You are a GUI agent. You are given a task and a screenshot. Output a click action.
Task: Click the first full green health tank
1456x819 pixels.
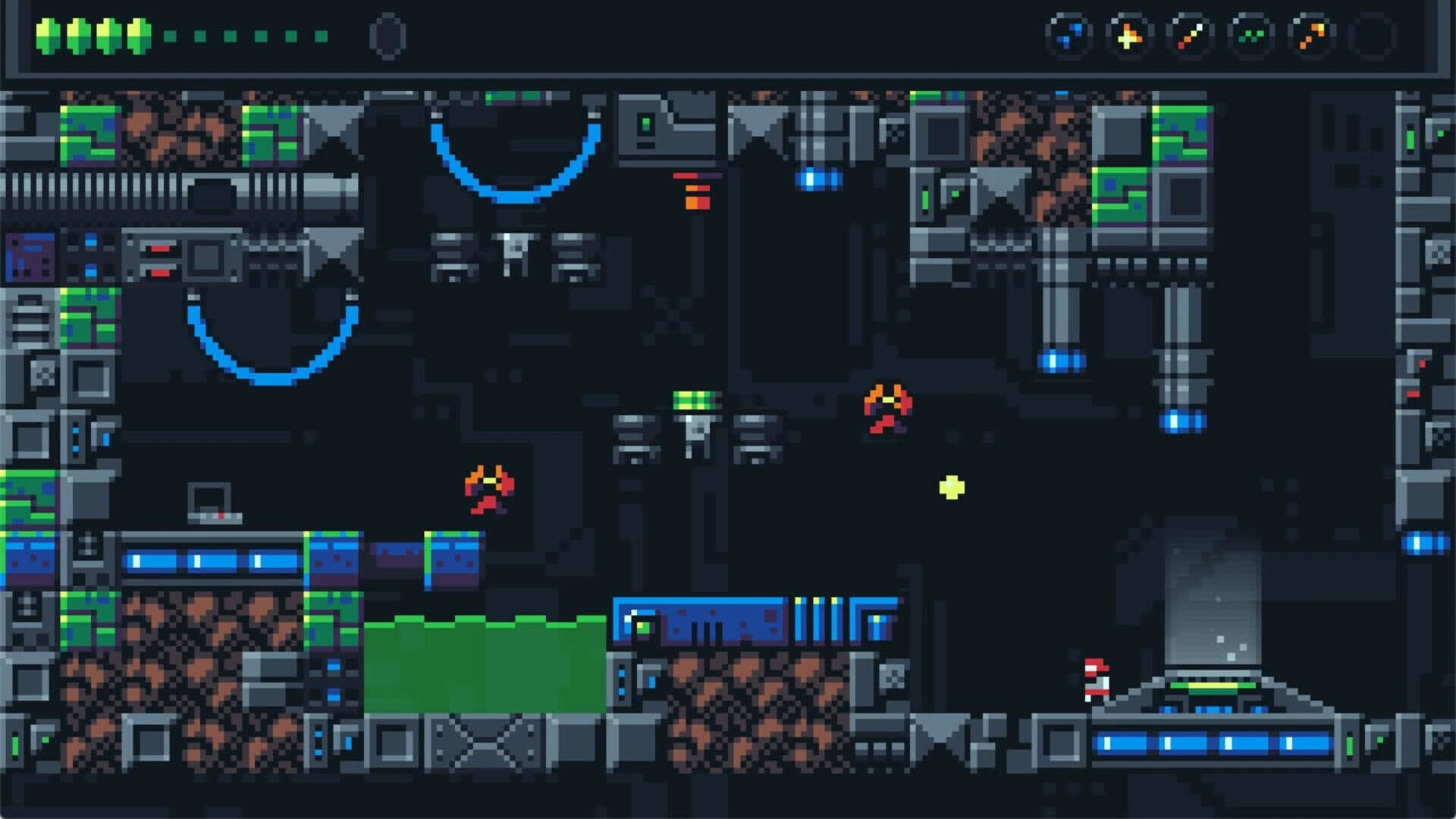pyautogui.click(x=47, y=34)
